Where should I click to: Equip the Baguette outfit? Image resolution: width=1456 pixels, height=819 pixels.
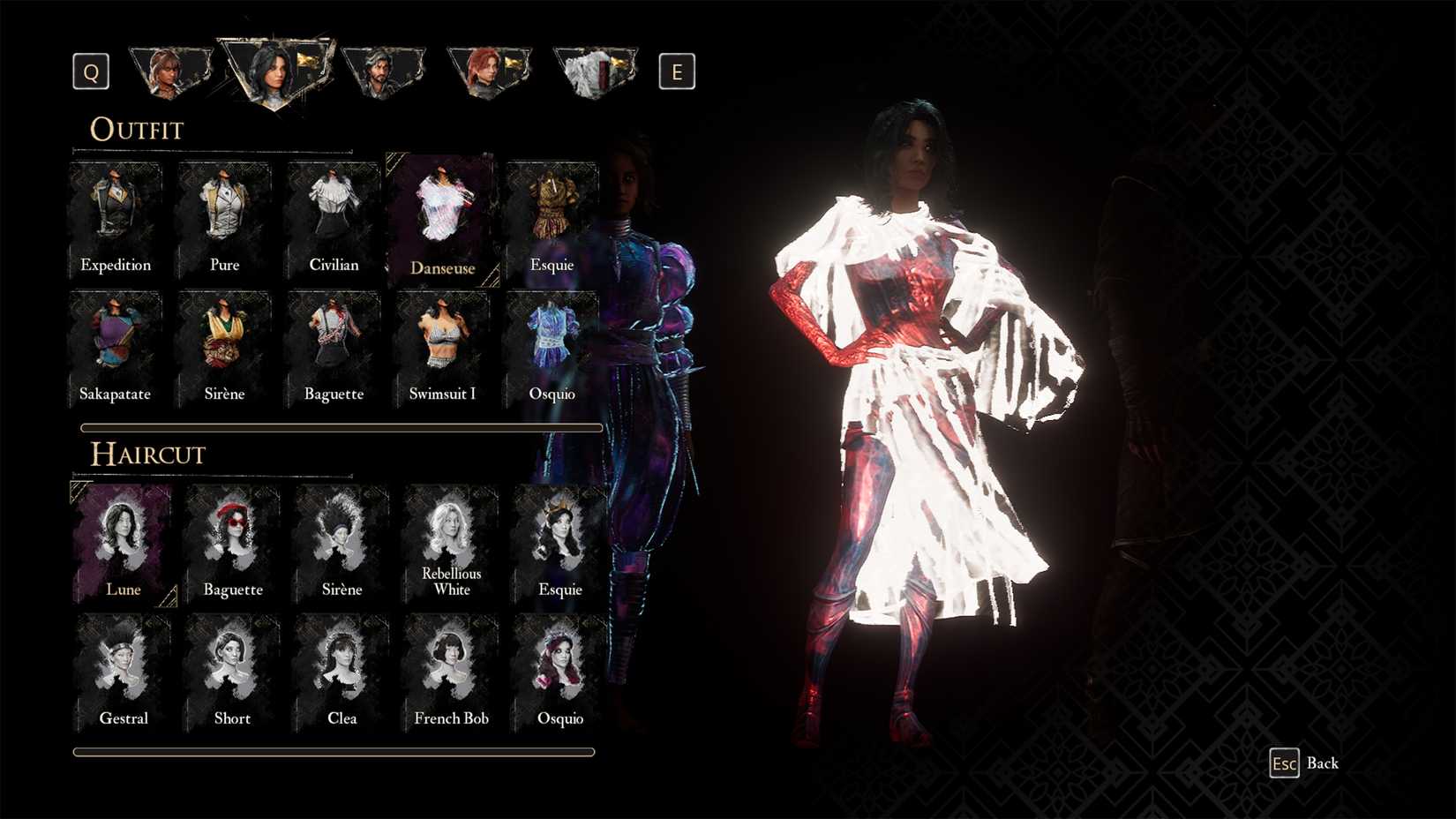[333, 344]
